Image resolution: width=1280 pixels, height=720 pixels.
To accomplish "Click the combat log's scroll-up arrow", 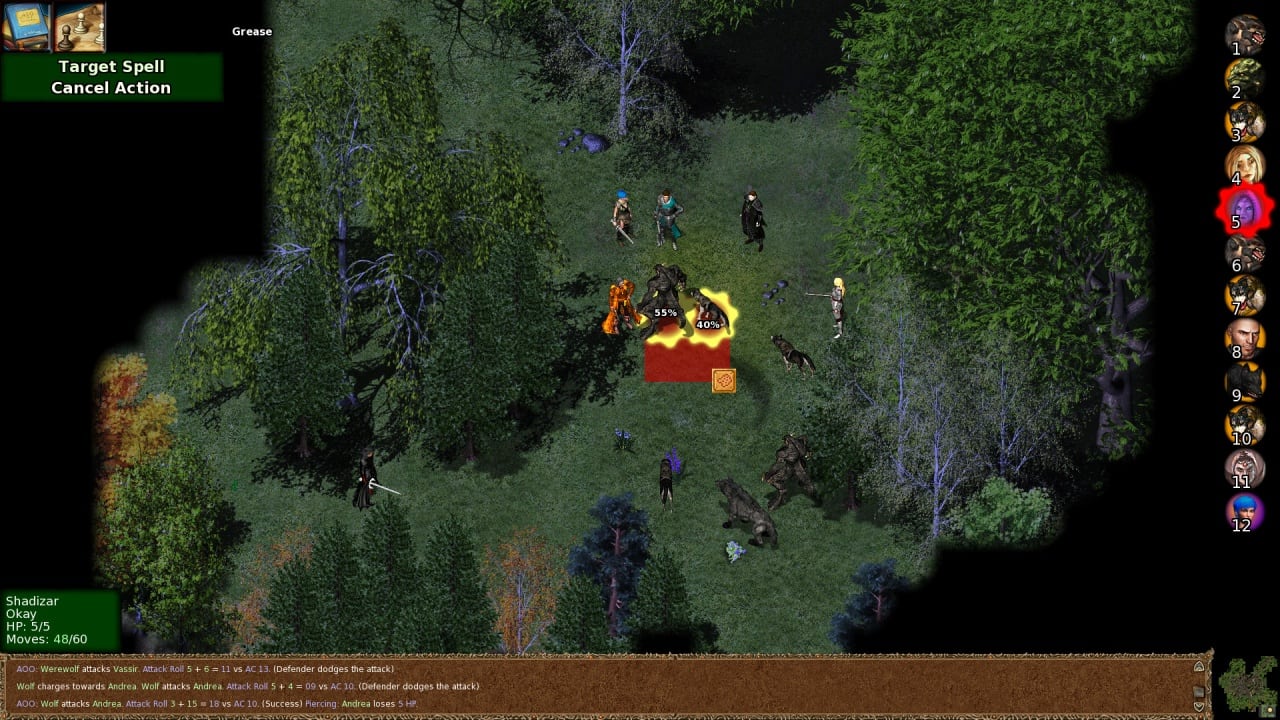I will 1199,667.
